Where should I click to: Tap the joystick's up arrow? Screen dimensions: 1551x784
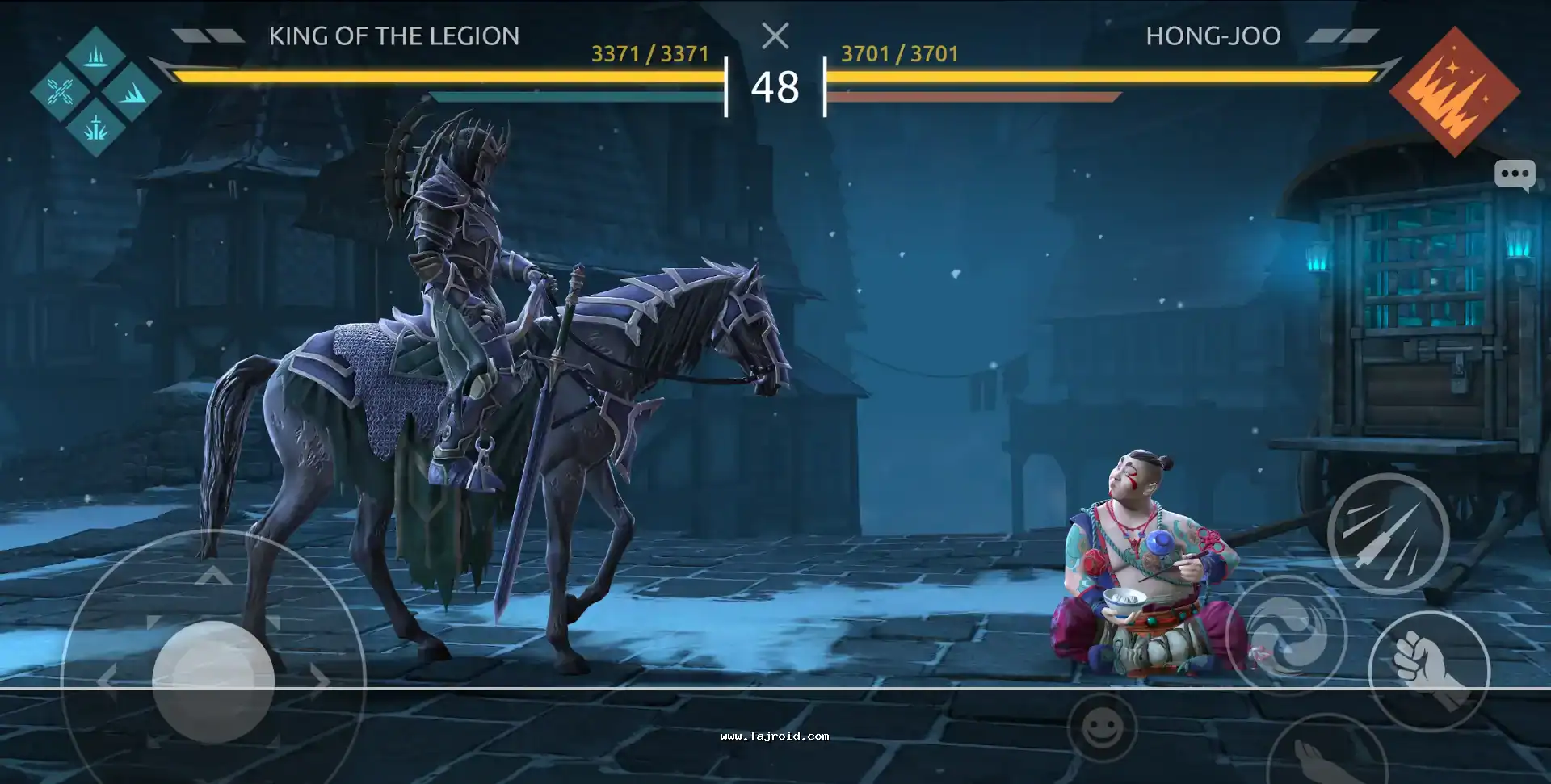213,576
